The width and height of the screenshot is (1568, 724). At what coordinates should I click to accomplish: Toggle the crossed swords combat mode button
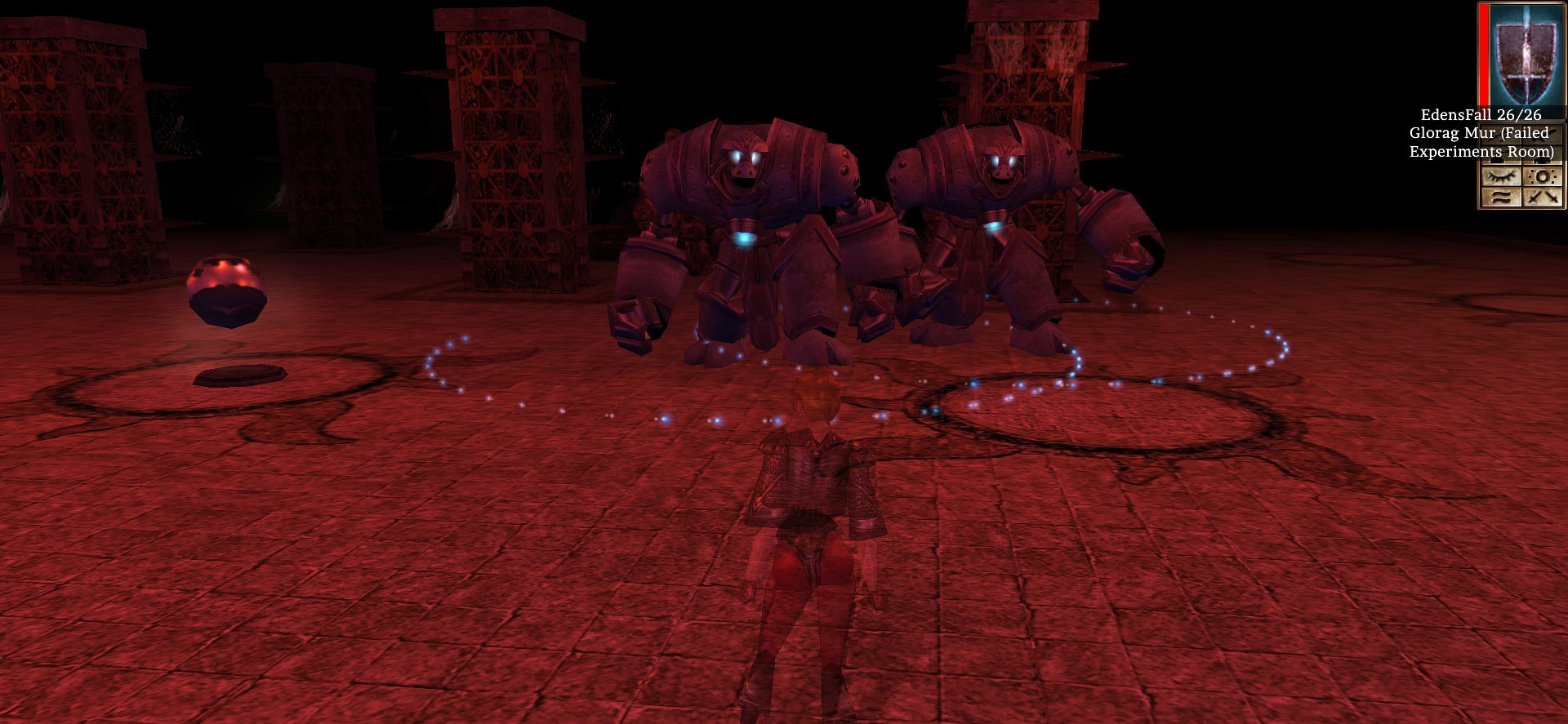click(1543, 197)
